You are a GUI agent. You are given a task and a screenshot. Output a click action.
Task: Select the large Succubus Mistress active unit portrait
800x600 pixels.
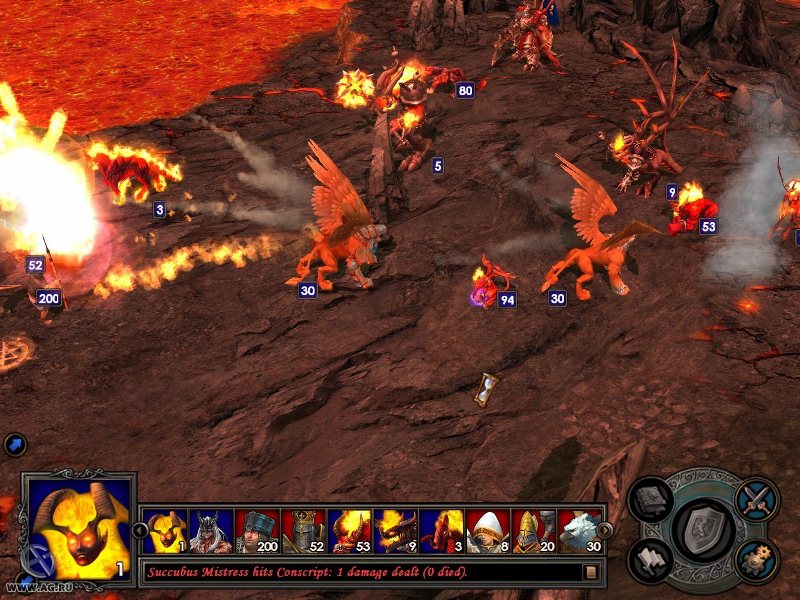coord(79,530)
